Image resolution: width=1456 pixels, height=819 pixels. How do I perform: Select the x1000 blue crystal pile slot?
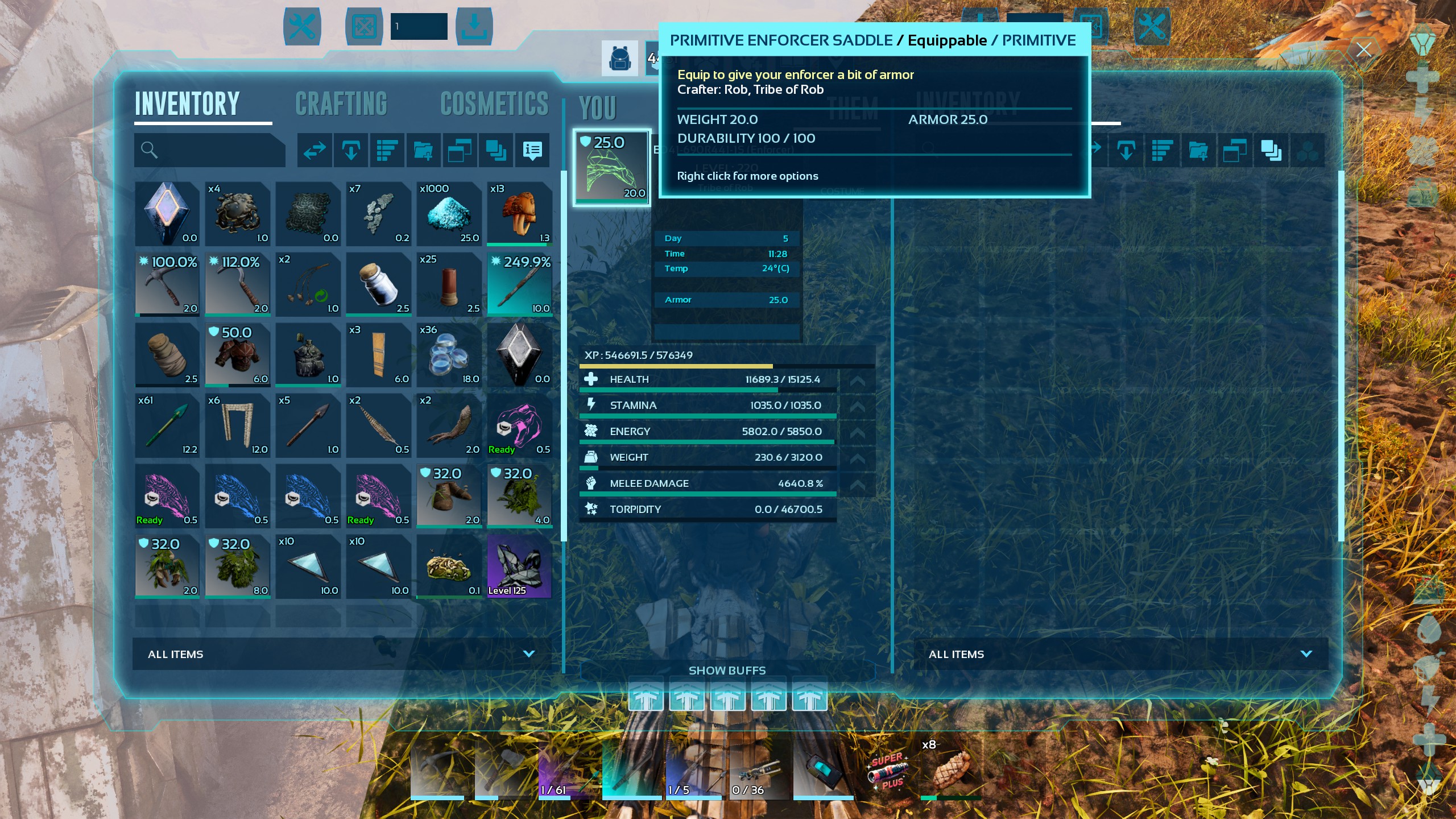coord(449,214)
